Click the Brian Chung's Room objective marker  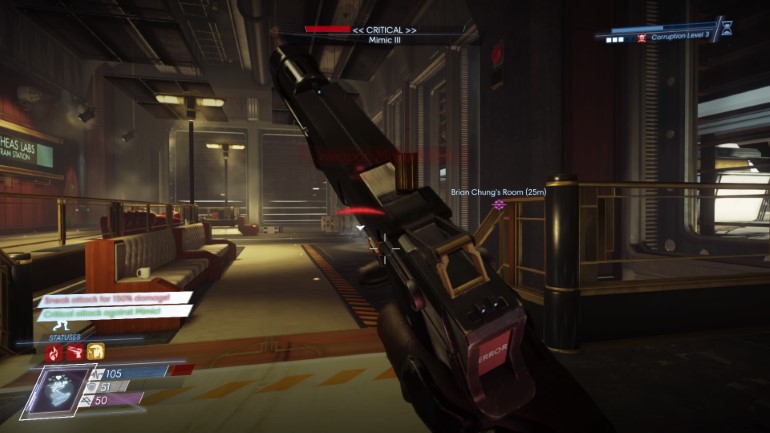coord(499,204)
